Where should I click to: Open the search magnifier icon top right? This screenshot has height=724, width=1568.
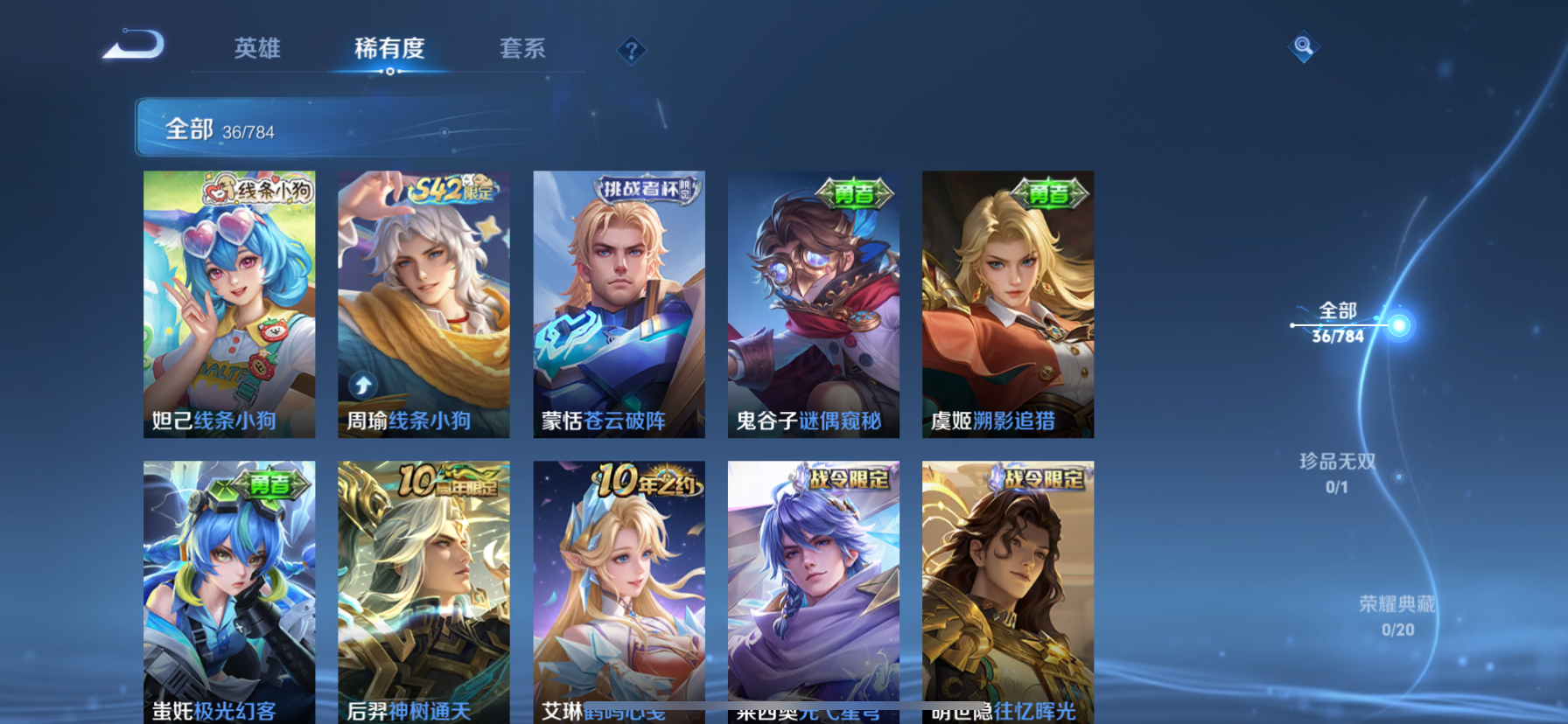coord(1303,46)
